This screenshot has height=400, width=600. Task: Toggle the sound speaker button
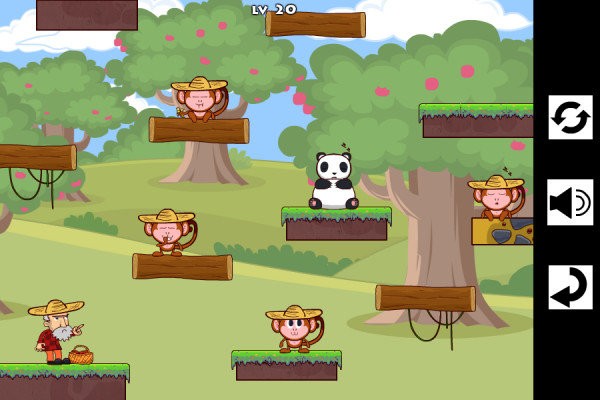pyautogui.click(x=570, y=202)
